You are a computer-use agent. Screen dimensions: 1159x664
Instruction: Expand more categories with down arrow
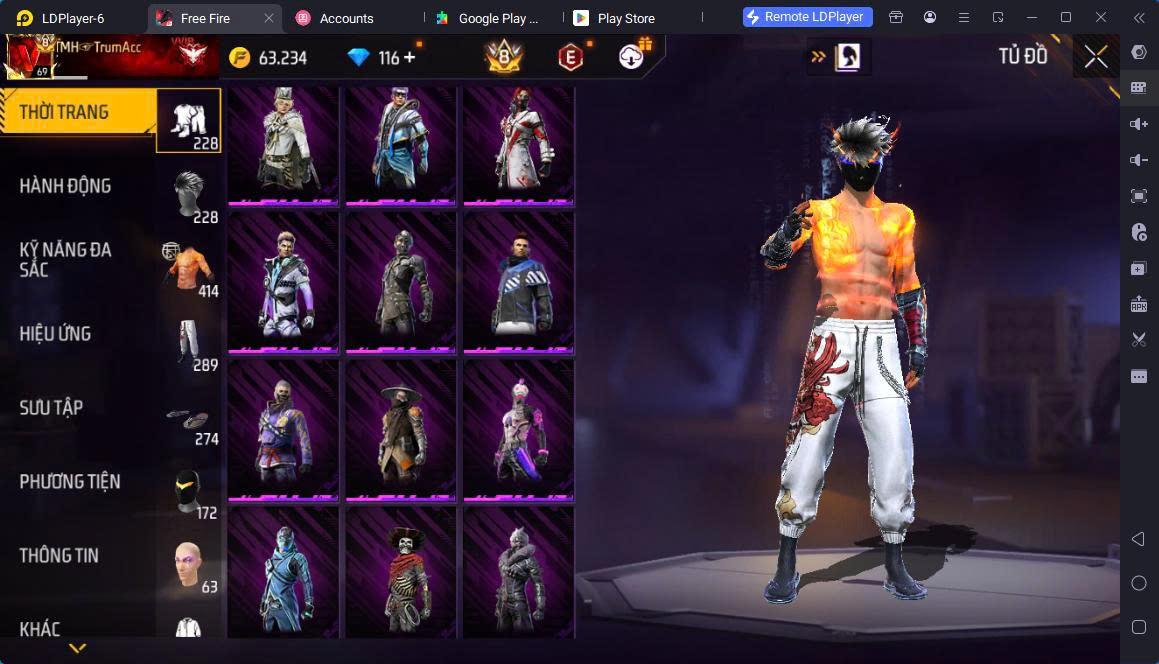pyautogui.click(x=77, y=648)
